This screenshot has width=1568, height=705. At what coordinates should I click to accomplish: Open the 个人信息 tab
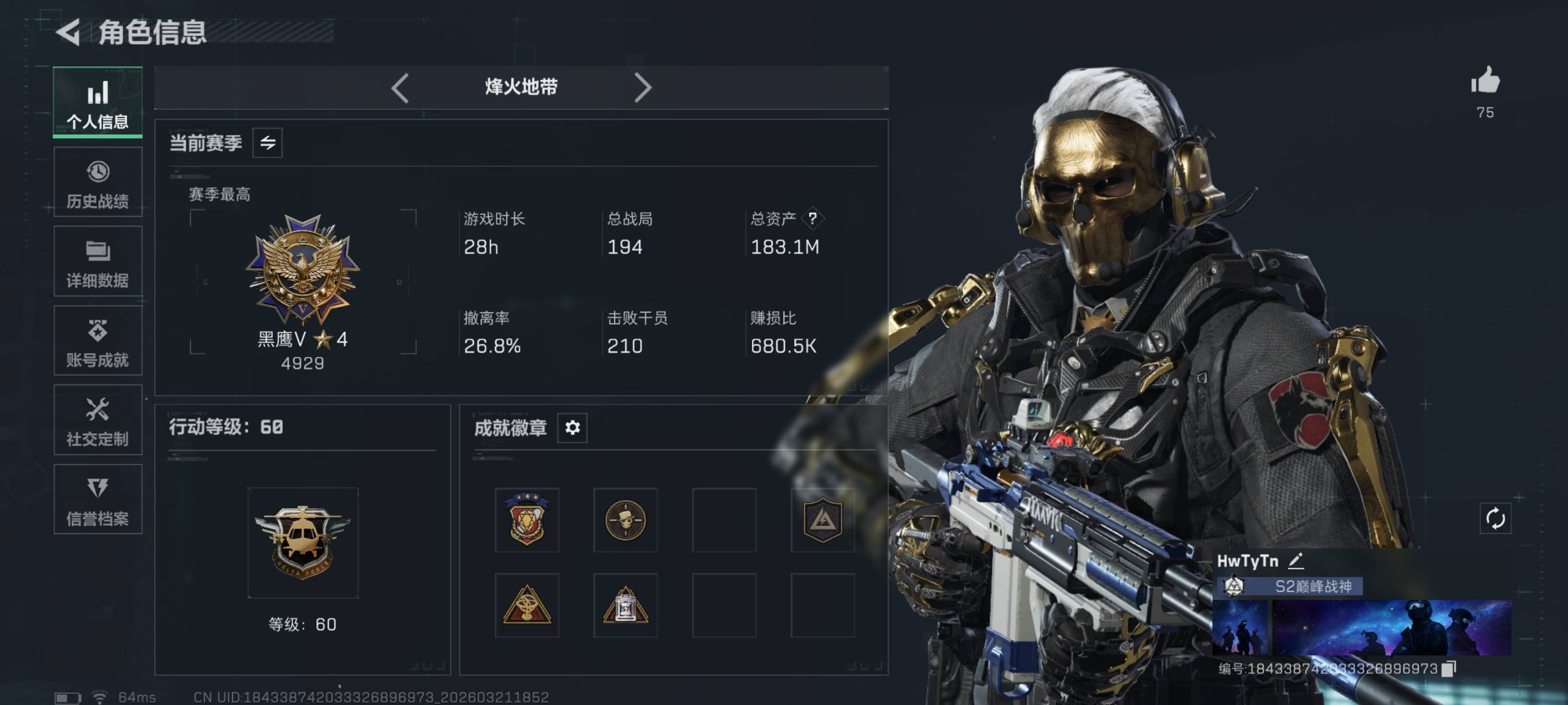click(x=97, y=102)
